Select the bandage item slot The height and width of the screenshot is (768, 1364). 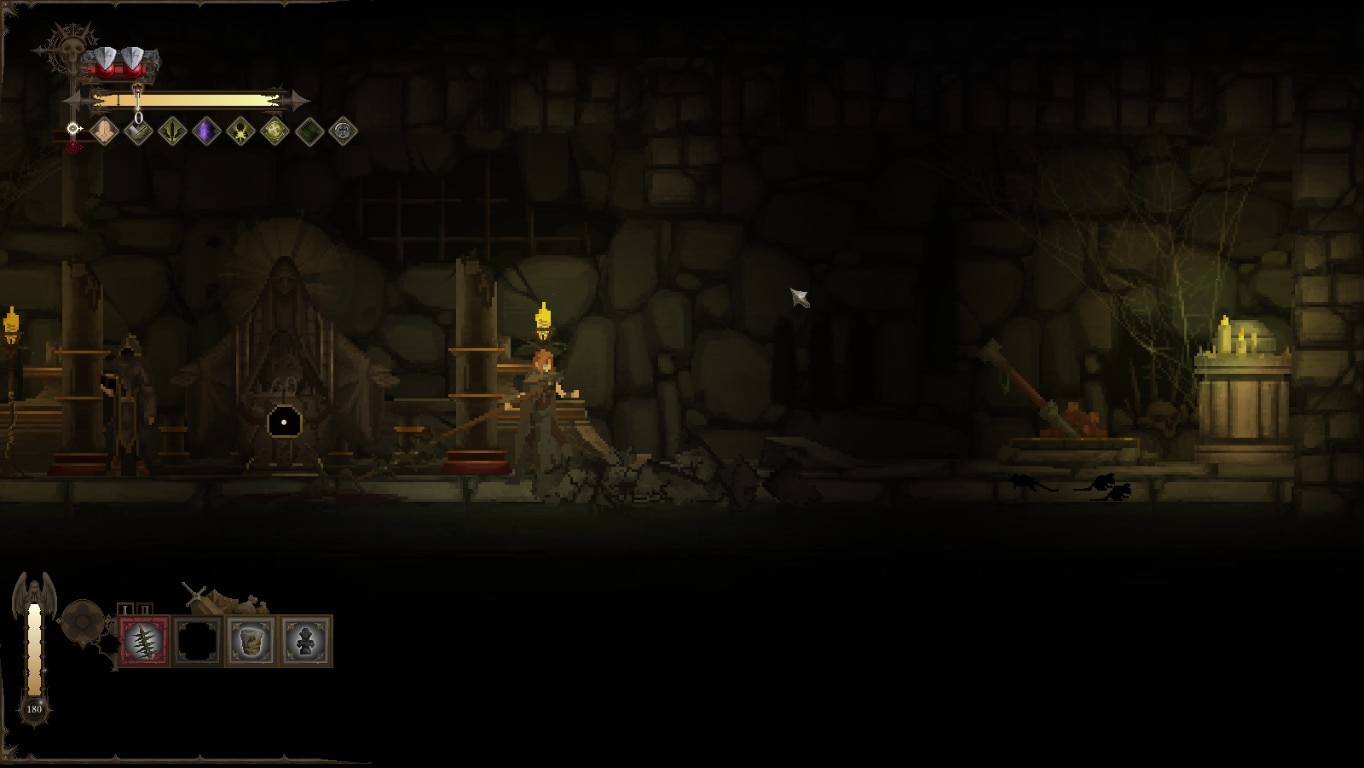coord(251,641)
